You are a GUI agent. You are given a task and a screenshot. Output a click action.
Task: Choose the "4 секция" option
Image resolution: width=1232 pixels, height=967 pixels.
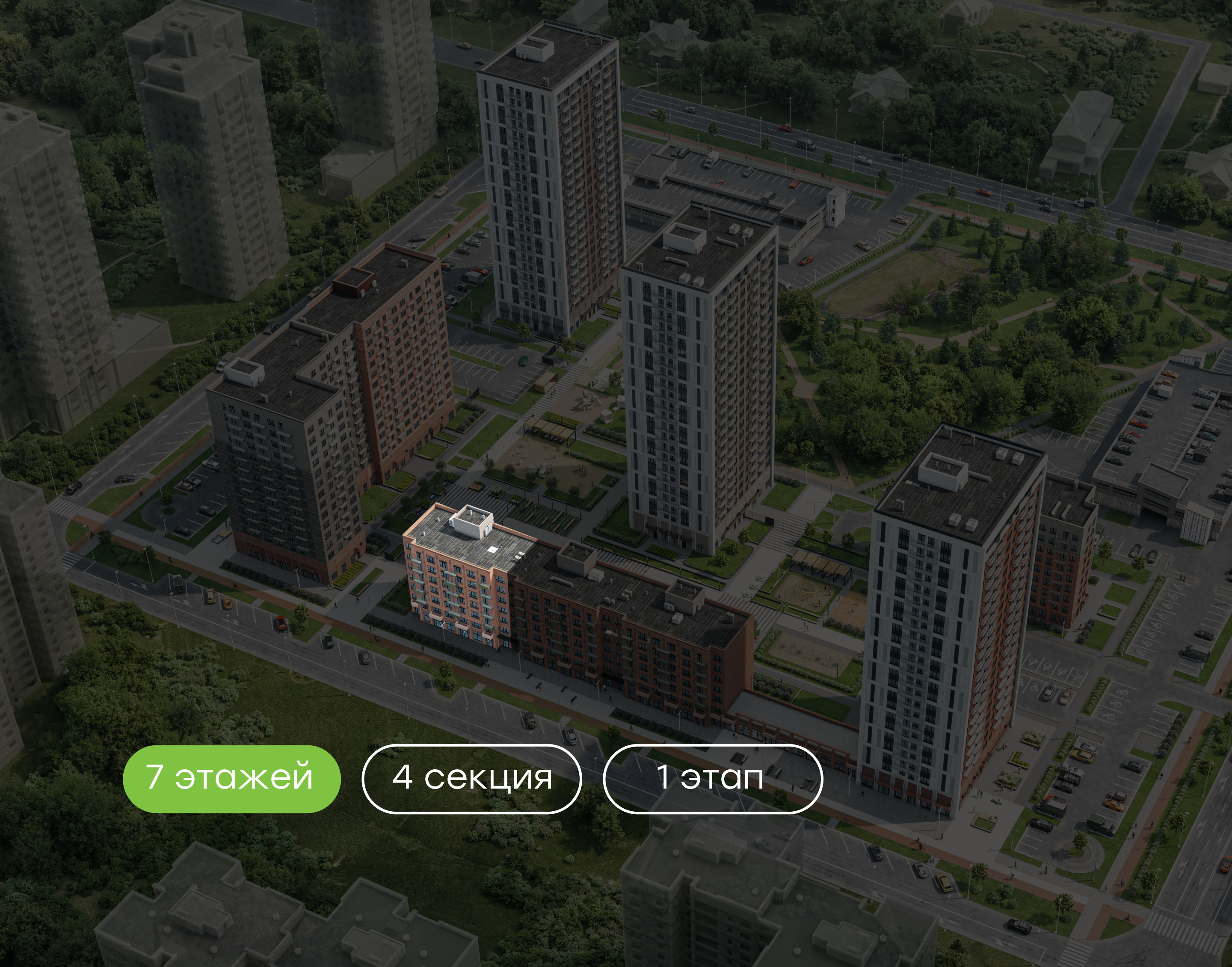pos(471,778)
